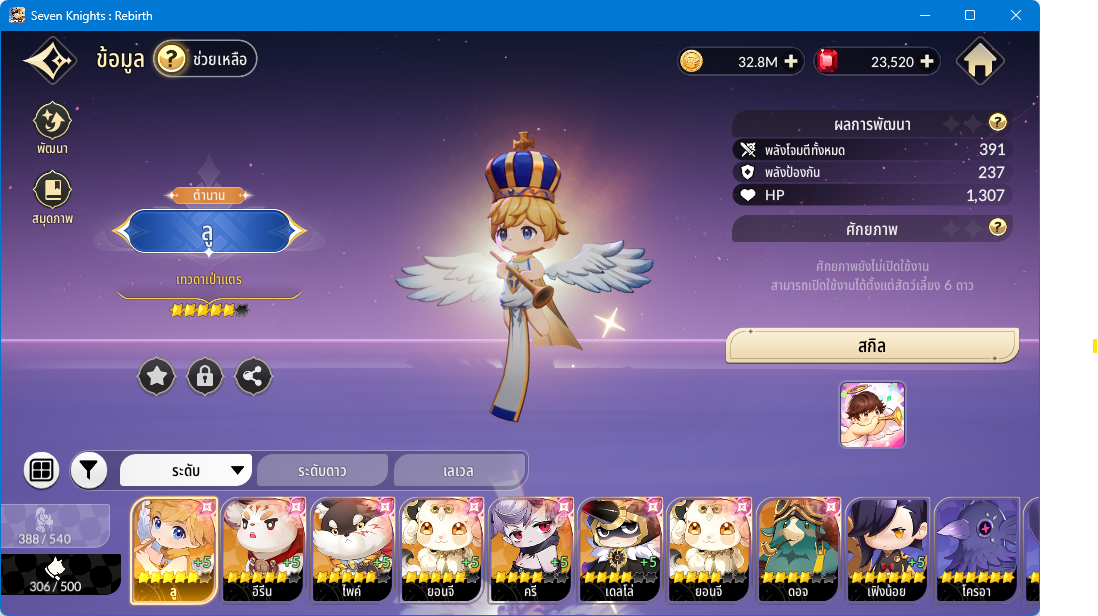This screenshot has height=616, width=1098.
Task: Go back using the diamond arrow button
Action: pyautogui.click(x=49, y=62)
